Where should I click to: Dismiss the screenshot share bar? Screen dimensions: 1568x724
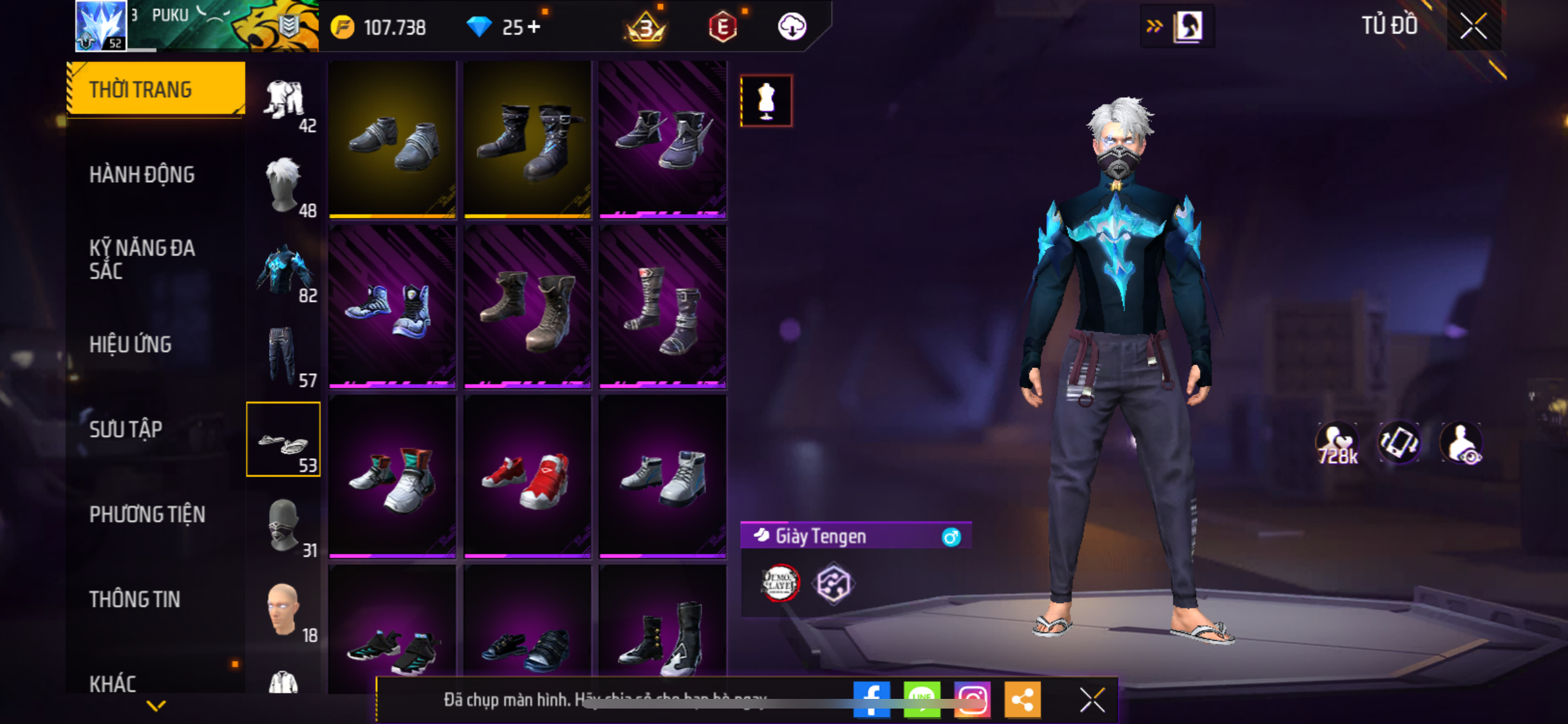(1092, 700)
